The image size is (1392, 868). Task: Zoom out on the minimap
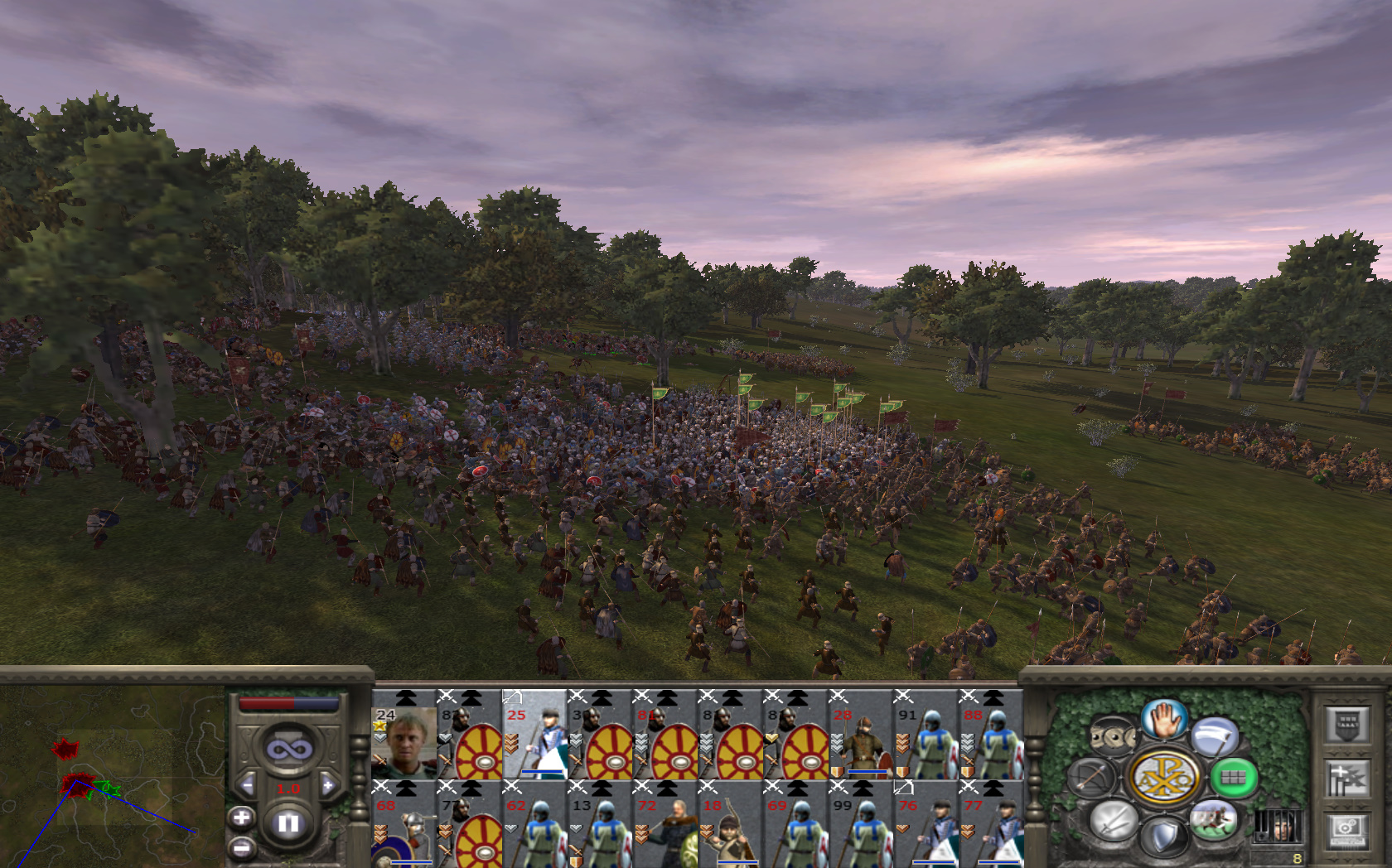click(241, 847)
